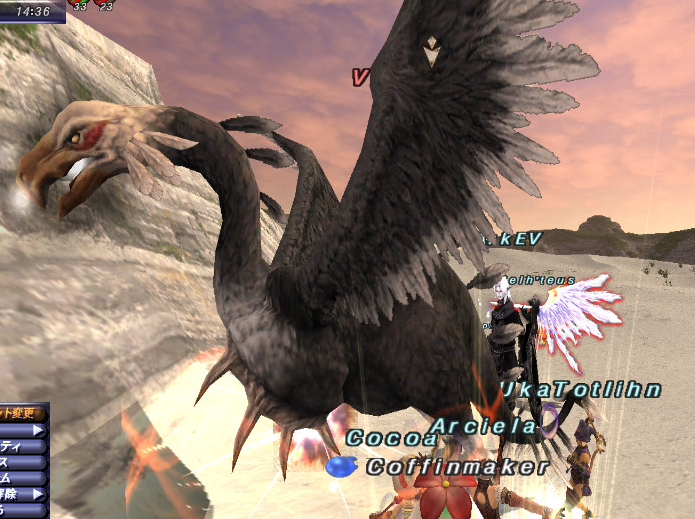
Task: Select the orange ト変更 menu entry
Action: pyautogui.click(x=20, y=412)
